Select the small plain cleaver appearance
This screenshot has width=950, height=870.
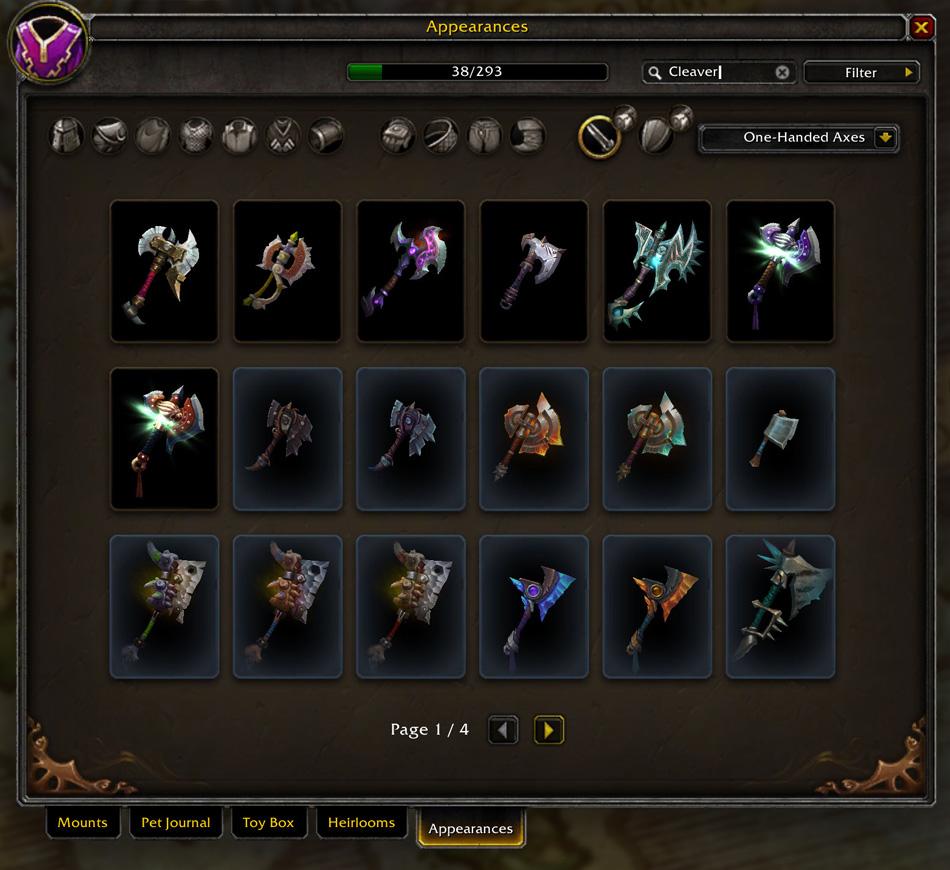pos(780,439)
